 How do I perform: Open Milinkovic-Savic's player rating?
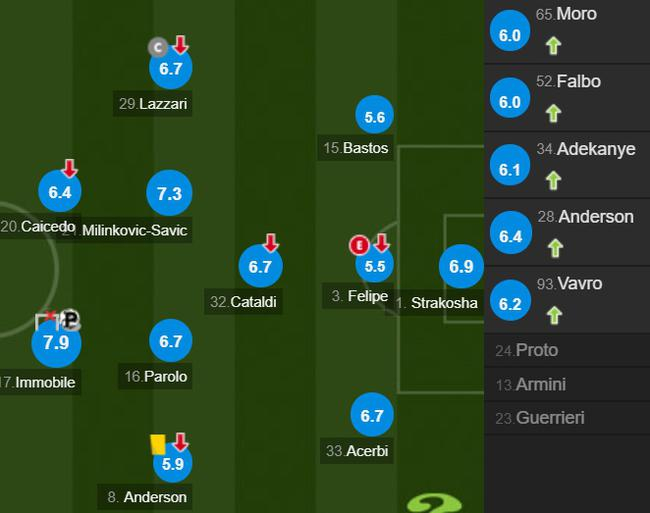click(x=169, y=194)
